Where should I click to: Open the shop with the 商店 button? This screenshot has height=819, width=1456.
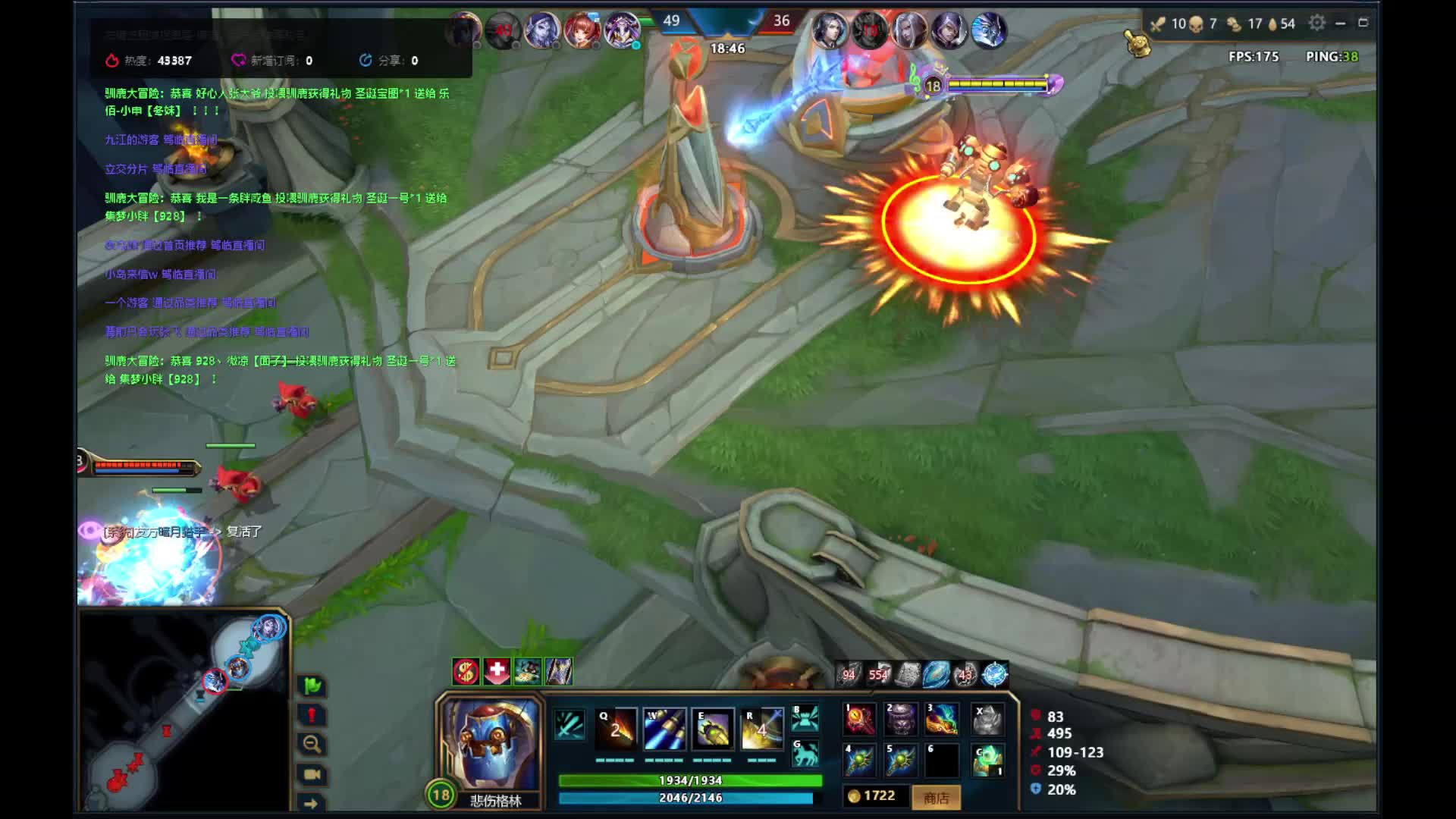[x=937, y=797]
